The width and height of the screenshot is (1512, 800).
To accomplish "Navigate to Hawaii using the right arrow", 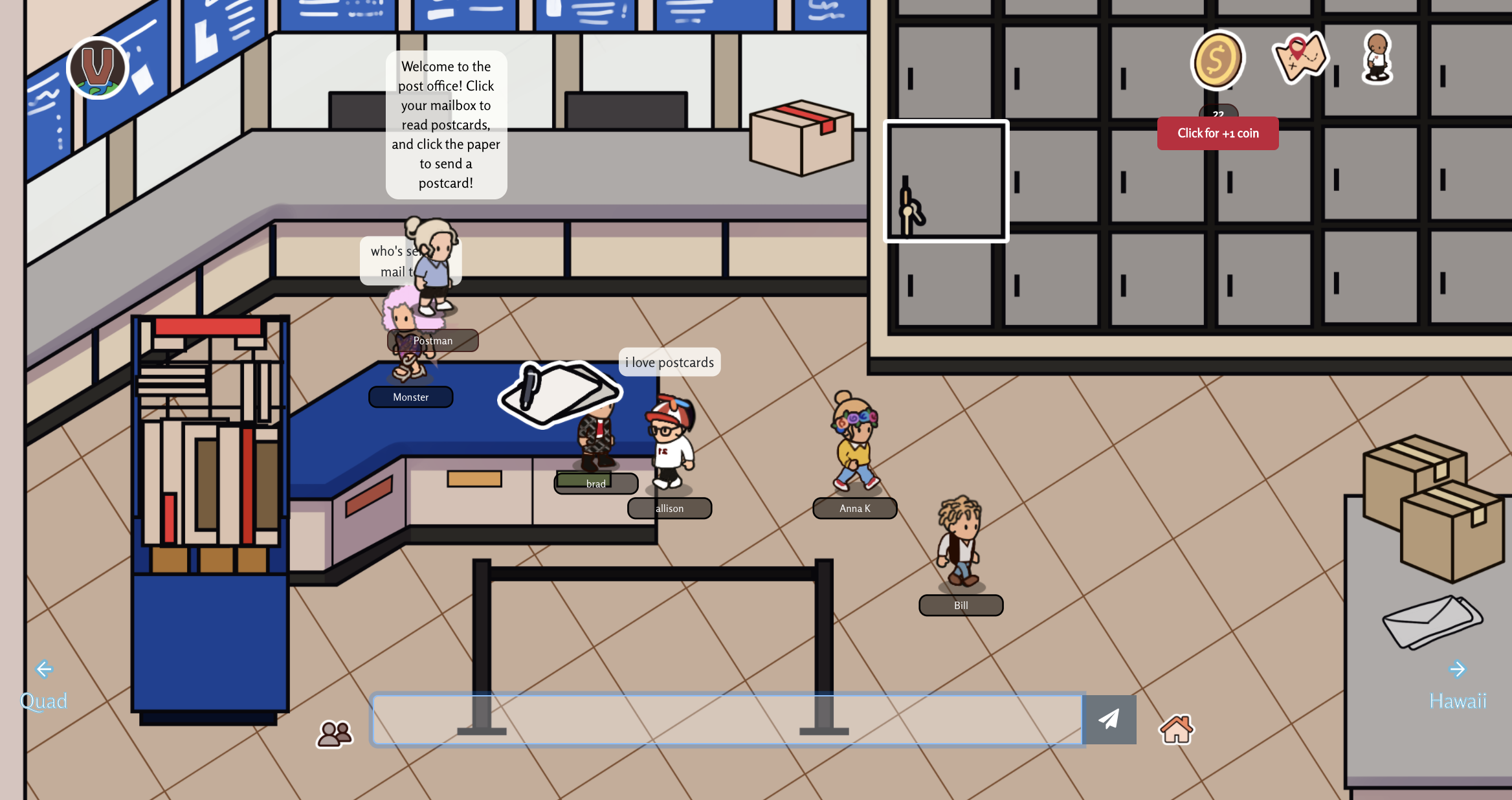I will point(1457,669).
